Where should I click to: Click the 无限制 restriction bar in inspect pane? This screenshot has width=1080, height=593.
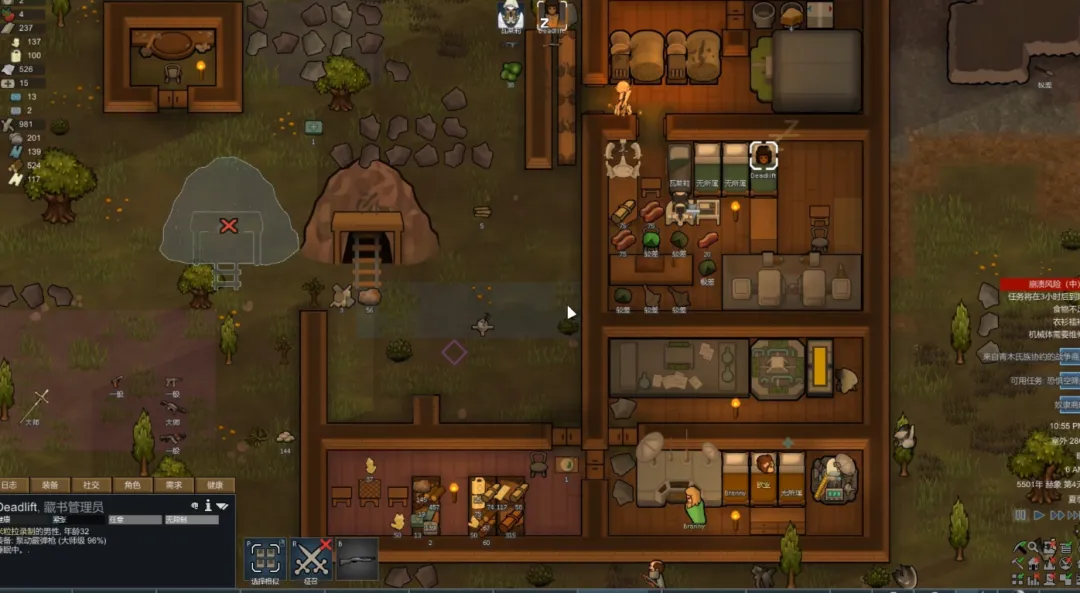click(190, 520)
